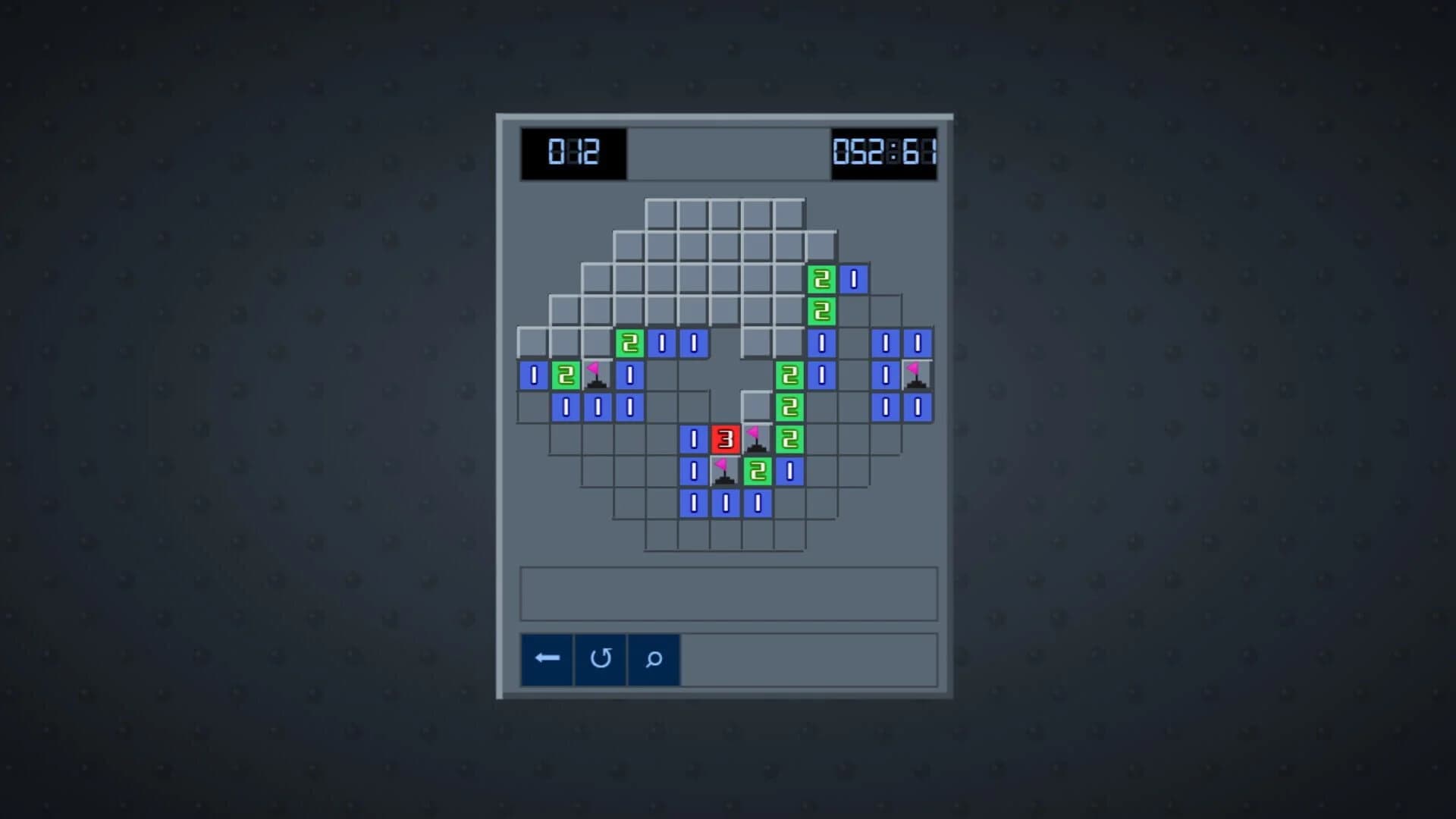Toggle a flag on the top-left unrevealed tile
The image size is (1456, 819).
click(x=531, y=343)
